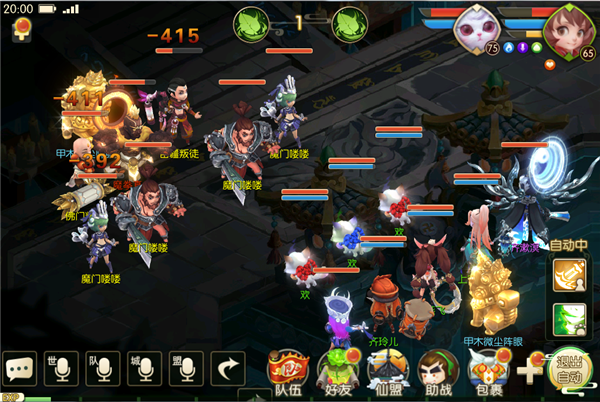Select the 队 team voice channel microphone
This screenshot has width=600, height=402.
103,369
